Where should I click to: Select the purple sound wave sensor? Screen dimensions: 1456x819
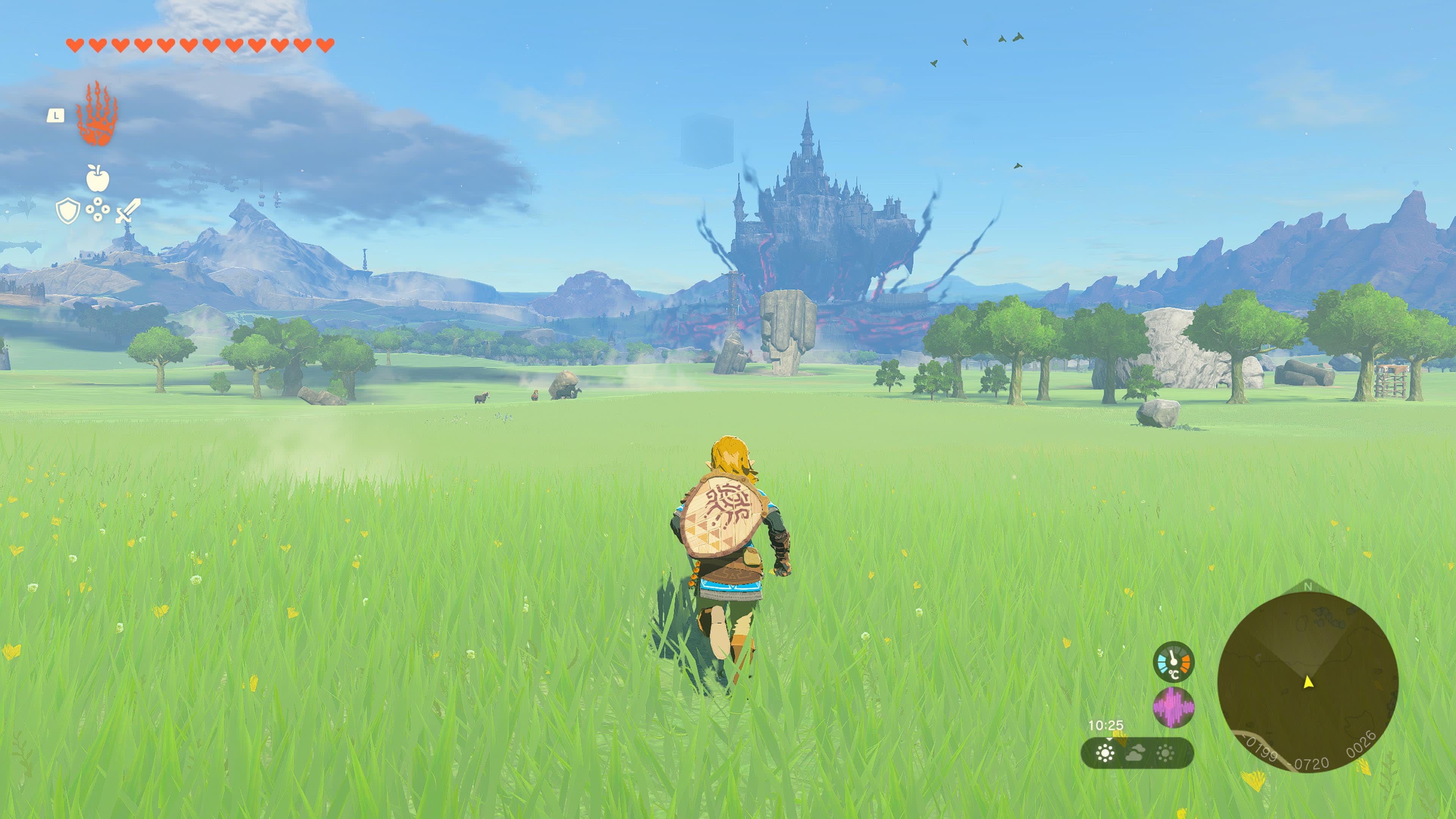[x=1174, y=707]
